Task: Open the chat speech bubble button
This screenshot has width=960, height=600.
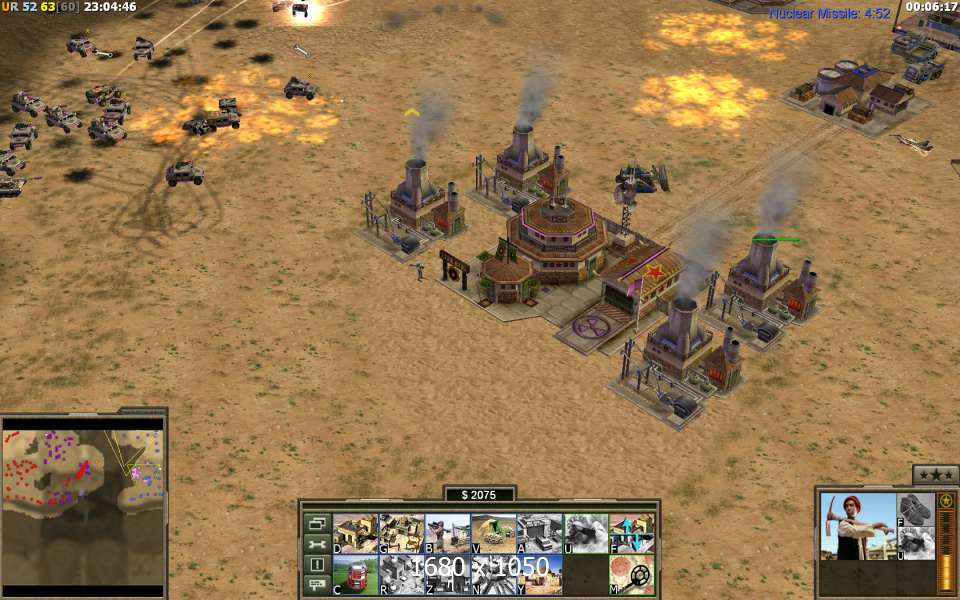Action: coord(317,584)
